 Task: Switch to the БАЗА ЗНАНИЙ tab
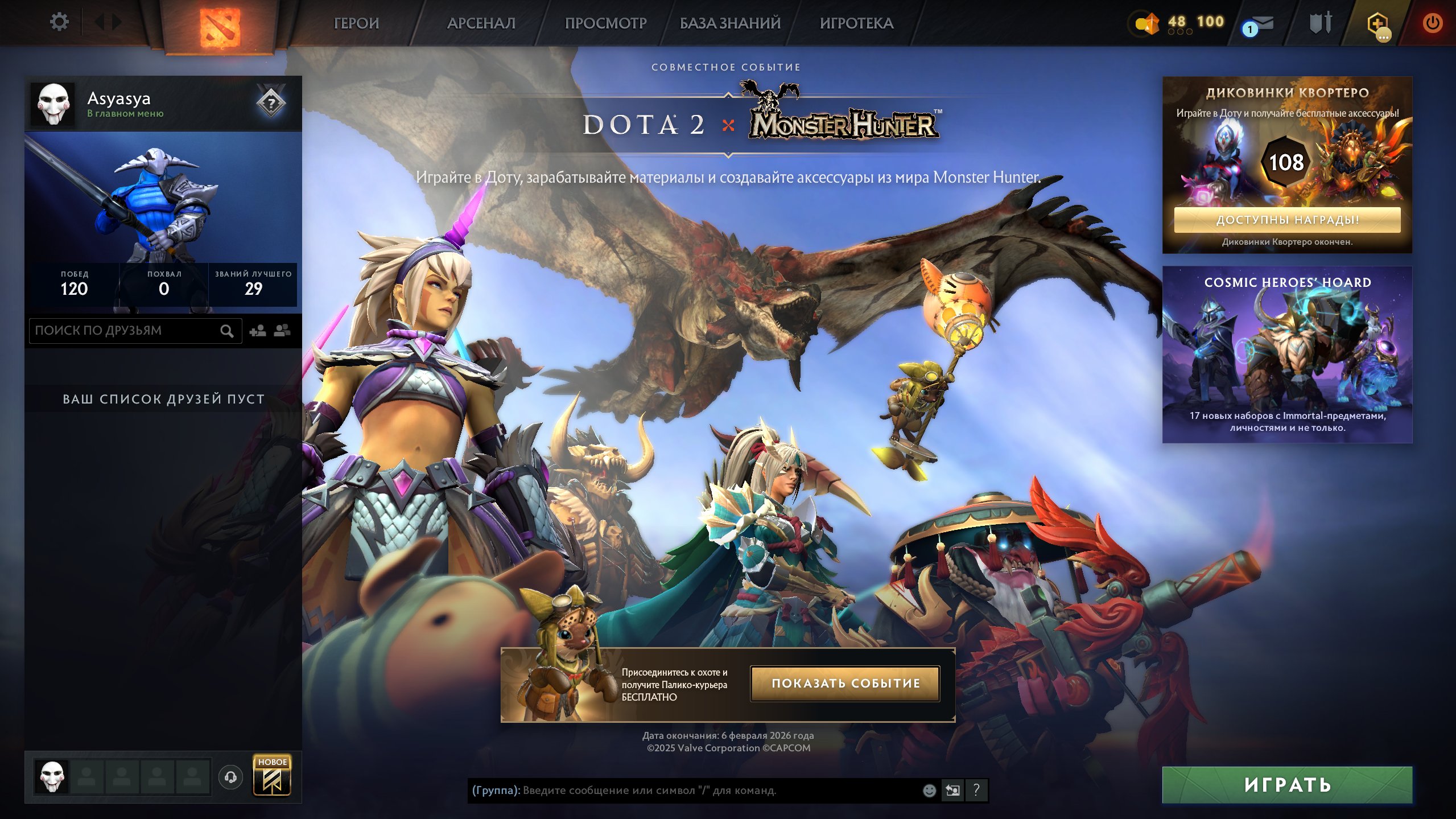click(728, 23)
